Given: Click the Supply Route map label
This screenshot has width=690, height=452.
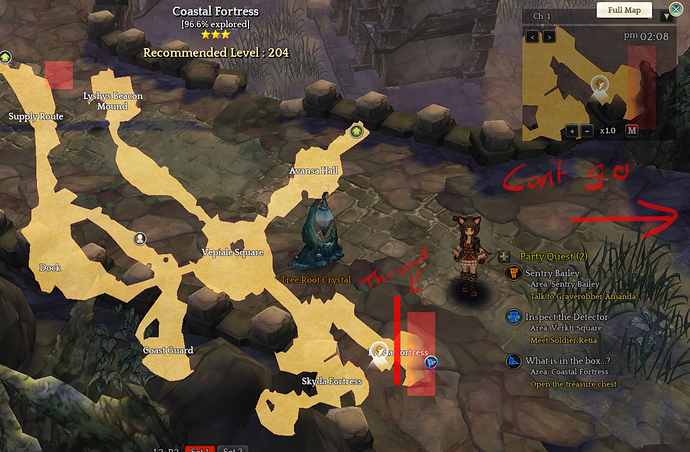Looking at the screenshot, I should coord(36,116).
